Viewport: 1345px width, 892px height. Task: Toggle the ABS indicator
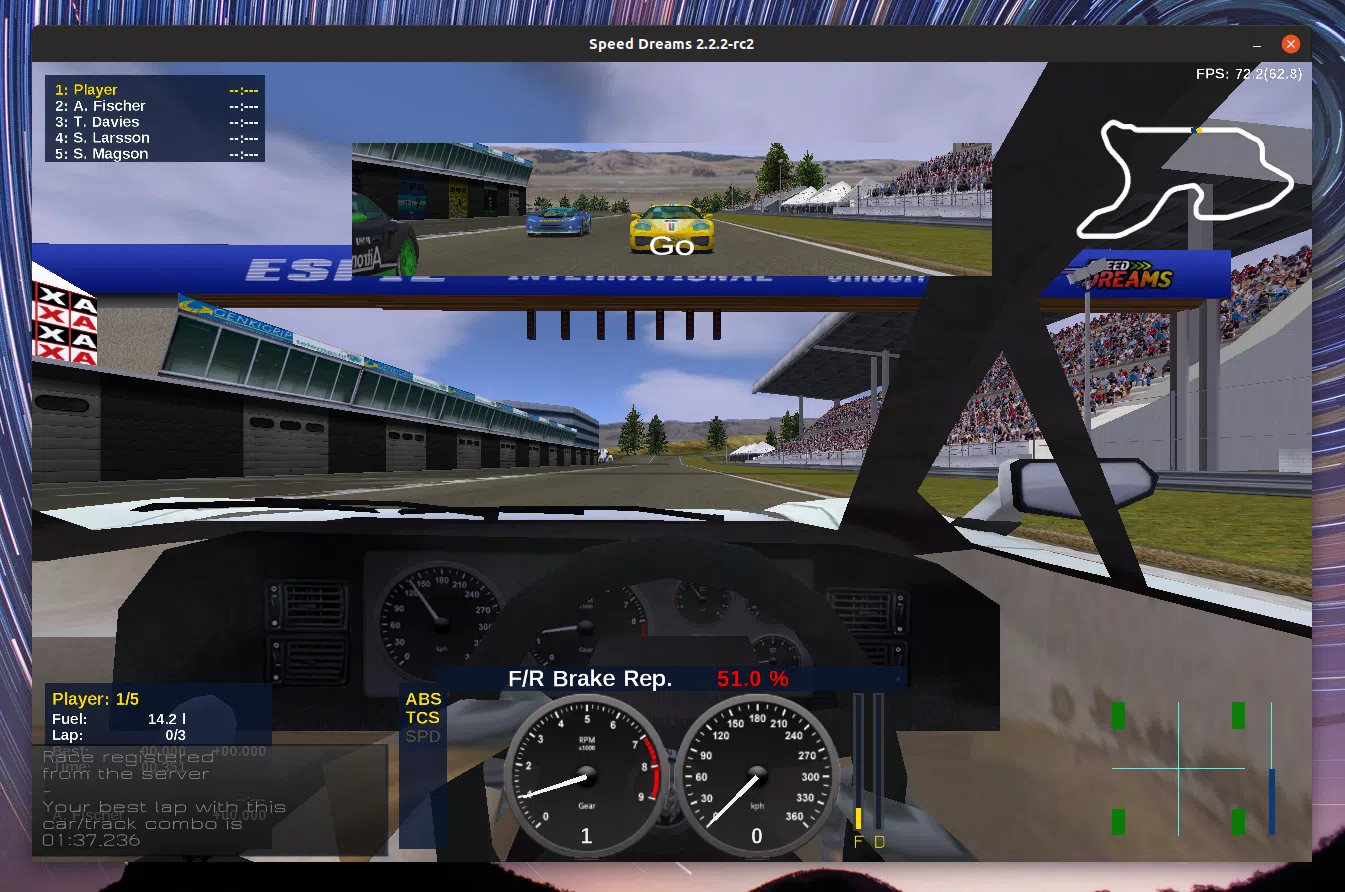coord(422,699)
